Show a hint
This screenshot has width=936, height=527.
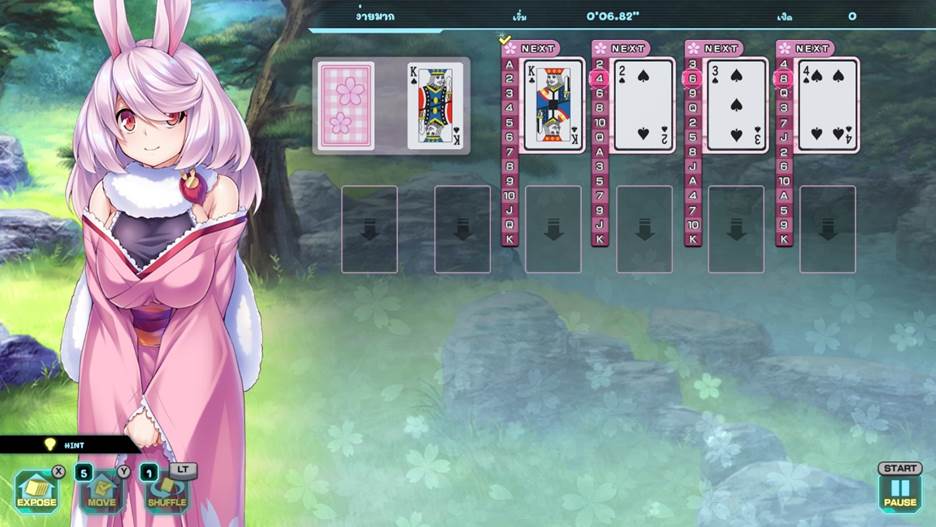point(68,445)
